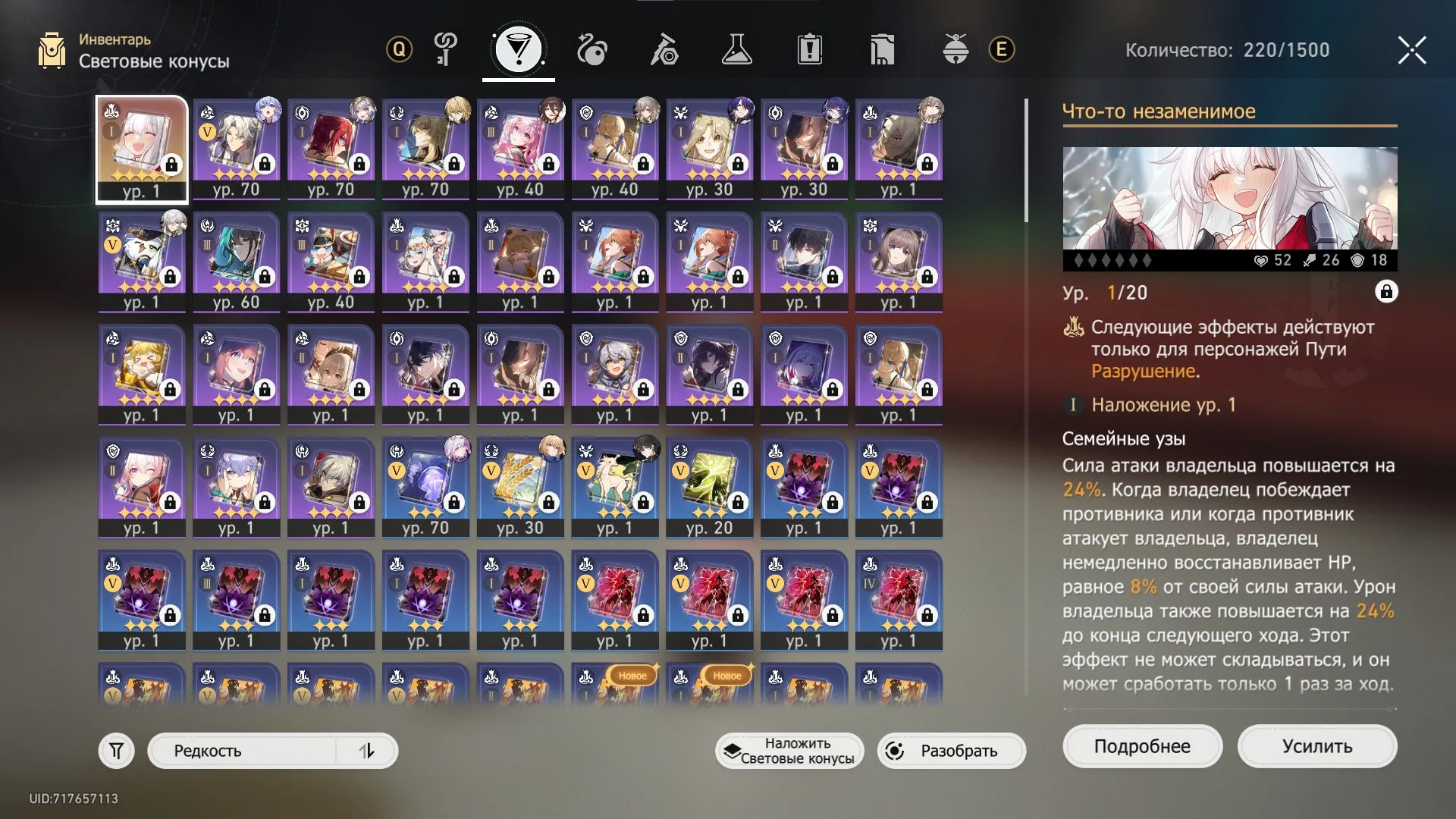
Task: Open the materials tab with the pickaxe icon
Action: pos(665,51)
